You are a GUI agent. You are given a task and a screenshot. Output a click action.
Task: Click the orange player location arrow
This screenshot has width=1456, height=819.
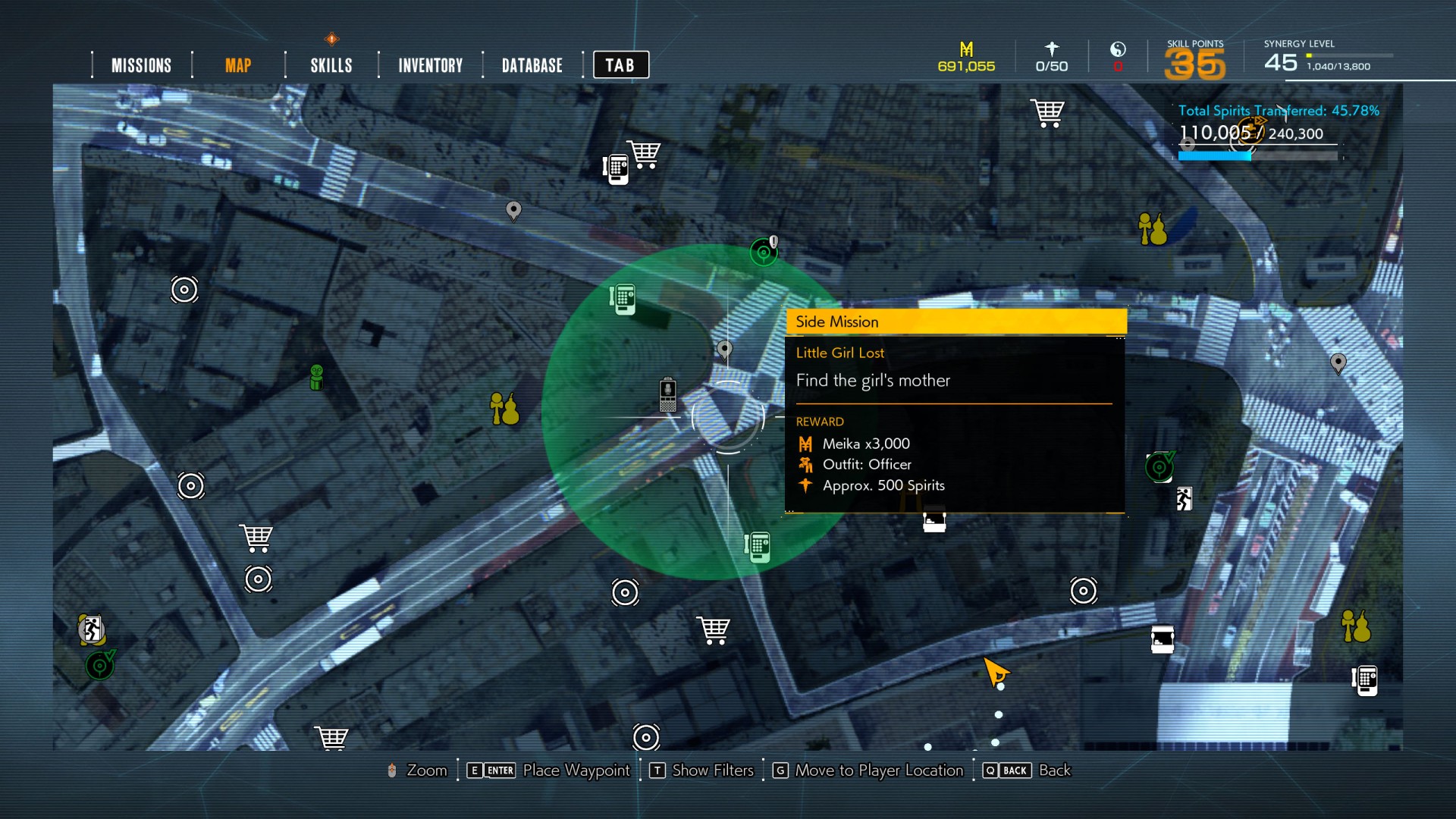995,671
